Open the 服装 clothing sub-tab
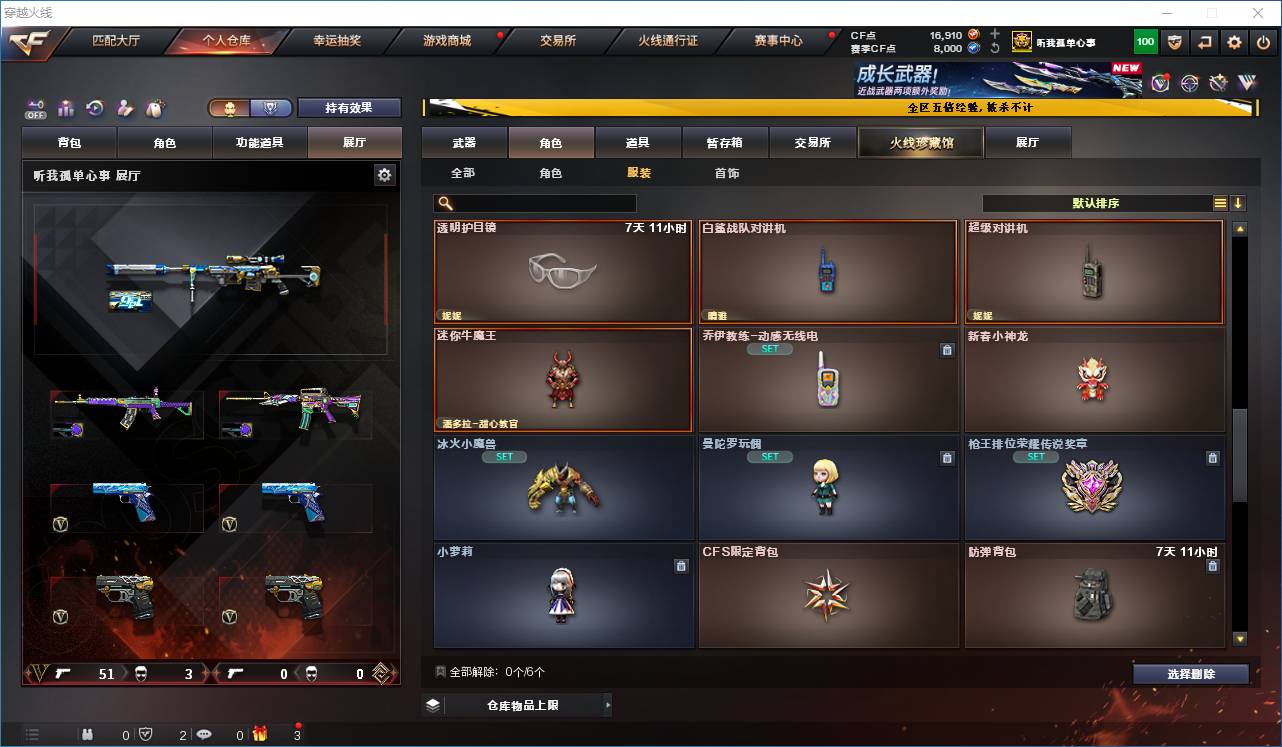Viewport: 1282px width, 747px height. pyautogui.click(x=637, y=172)
